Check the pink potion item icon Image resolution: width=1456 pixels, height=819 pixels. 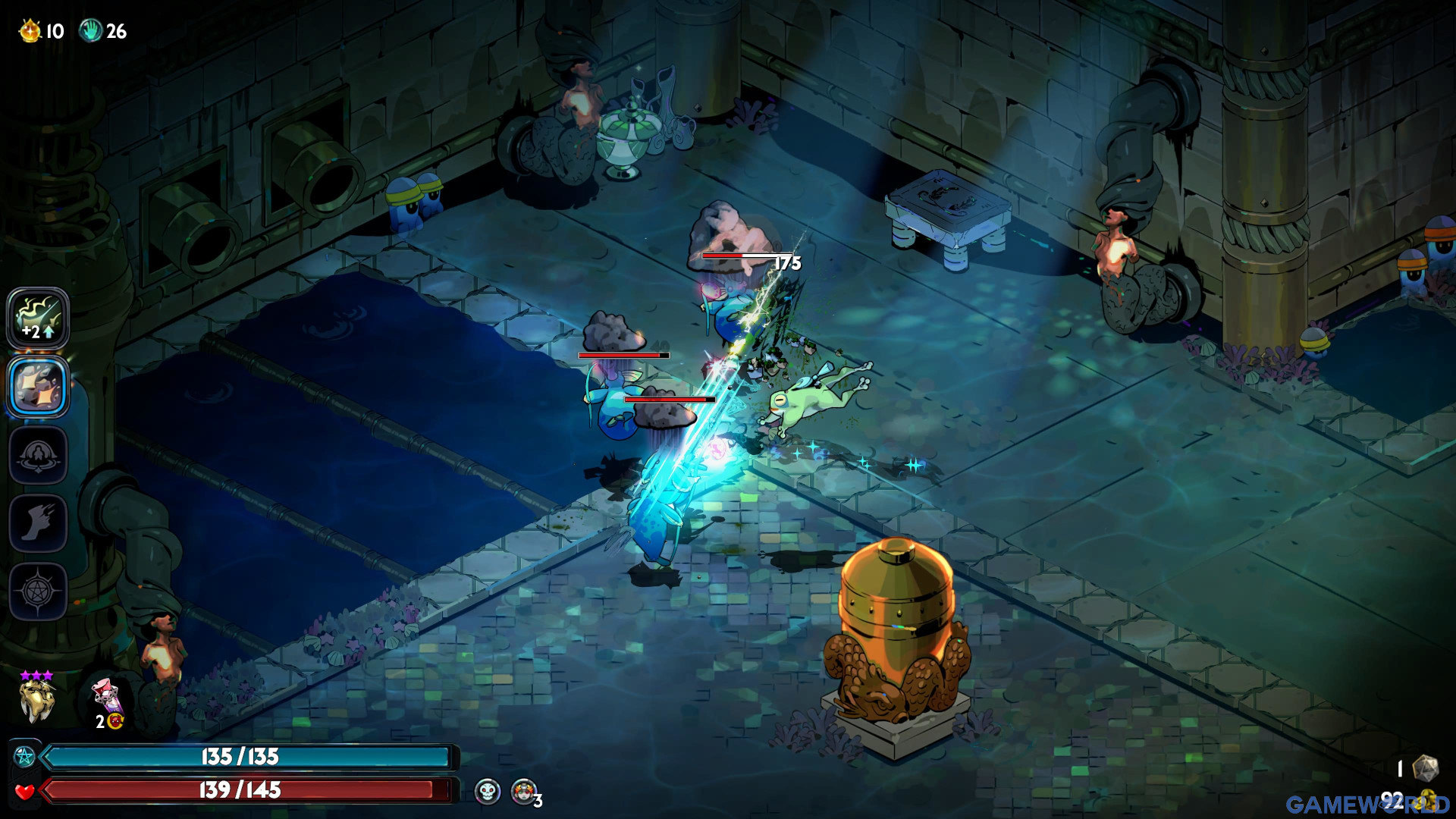click(x=106, y=696)
